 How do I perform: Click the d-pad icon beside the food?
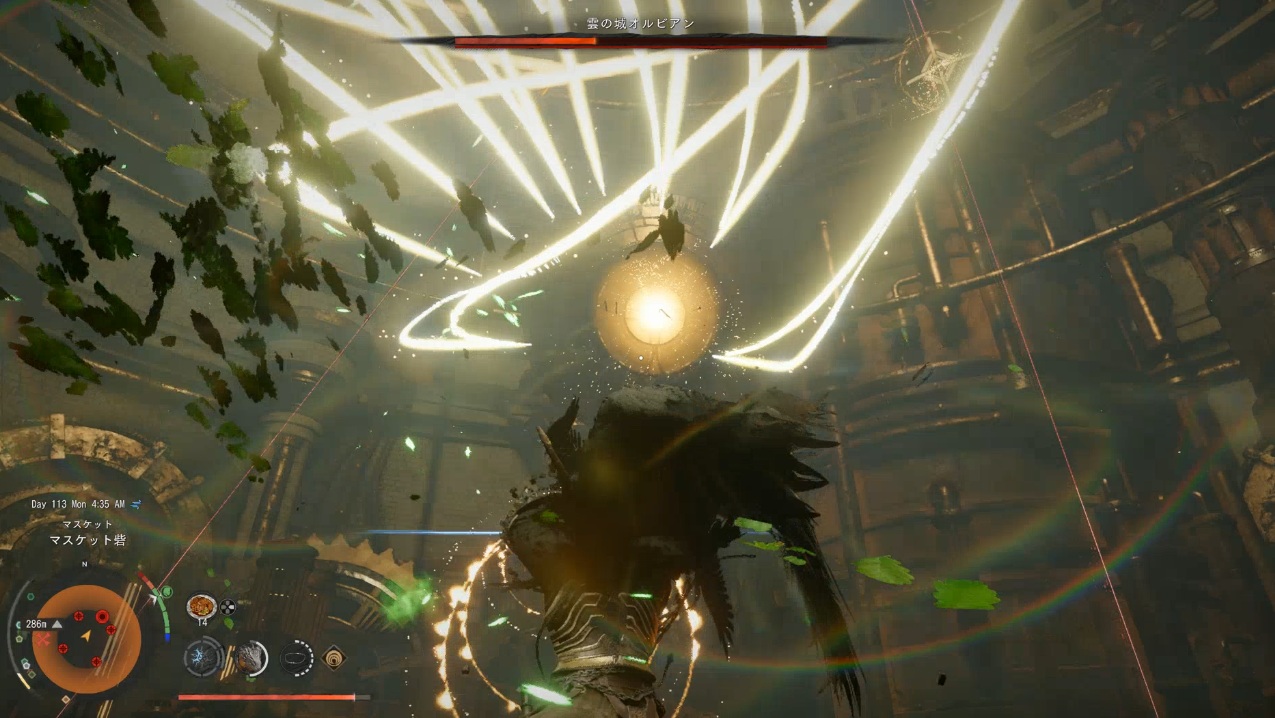pyautogui.click(x=228, y=606)
